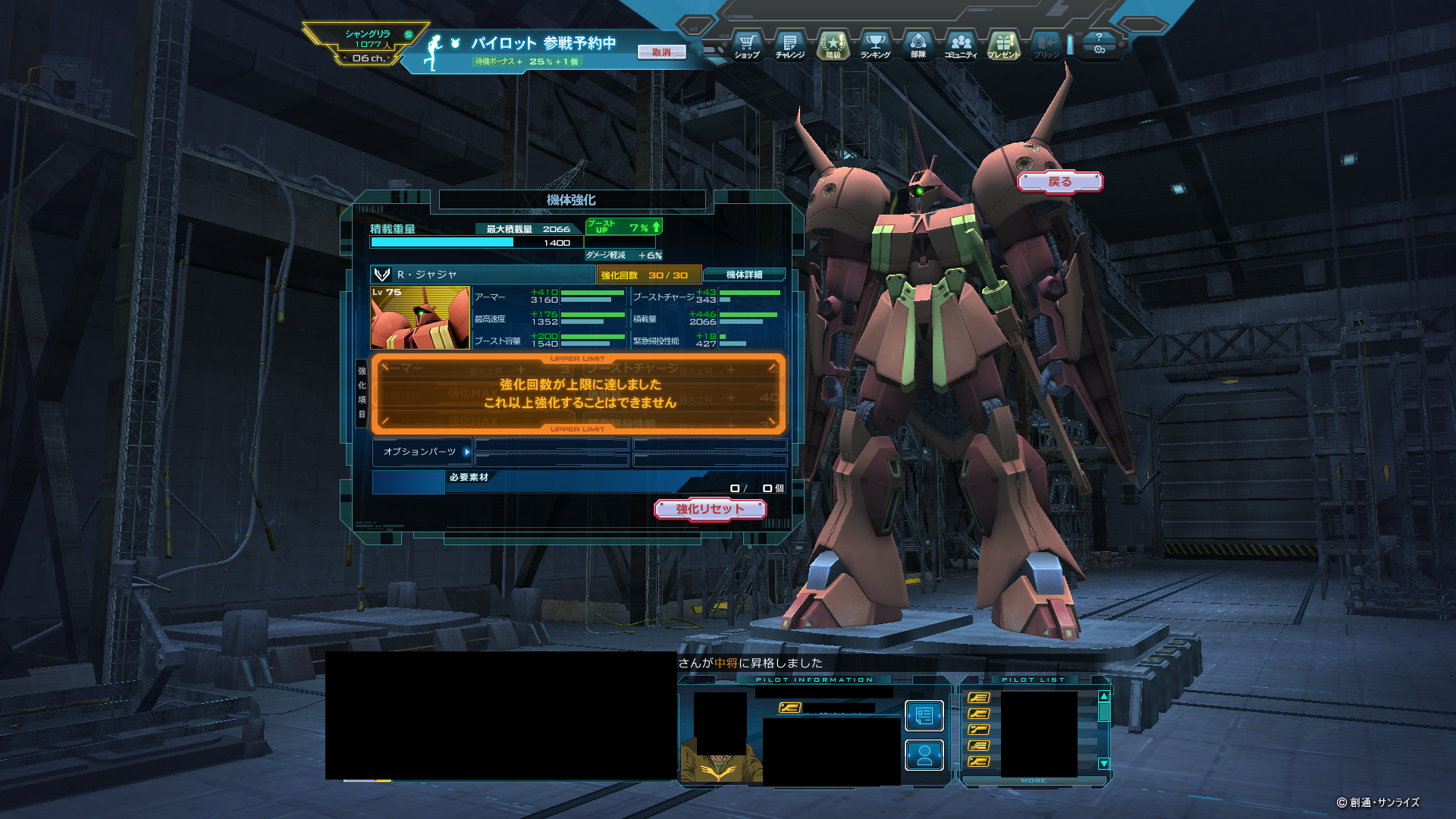This screenshot has height=819, width=1456.
Task: Open the コミュニティ community menu
Action: point(961,45)
